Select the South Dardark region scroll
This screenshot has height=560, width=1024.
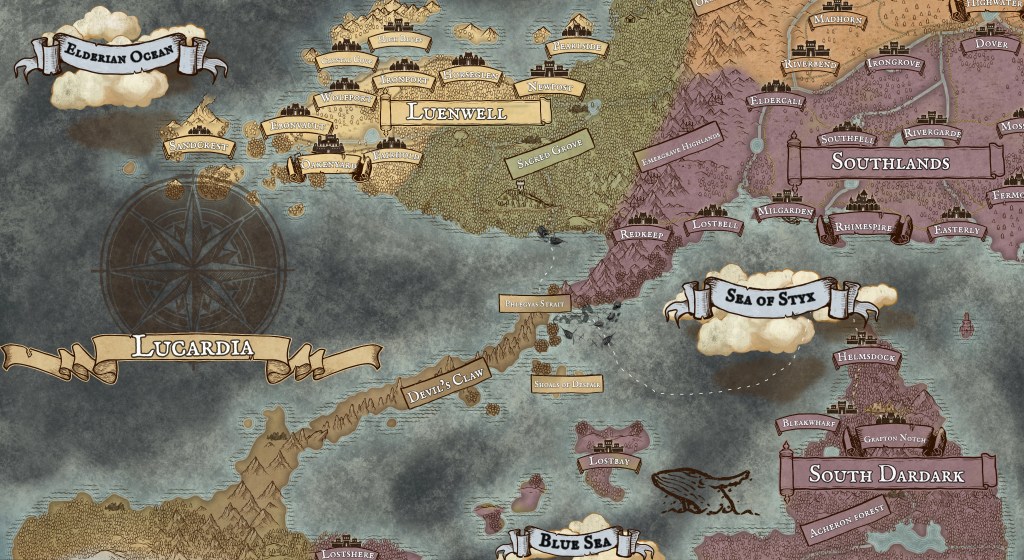click(x=886, y=474)
